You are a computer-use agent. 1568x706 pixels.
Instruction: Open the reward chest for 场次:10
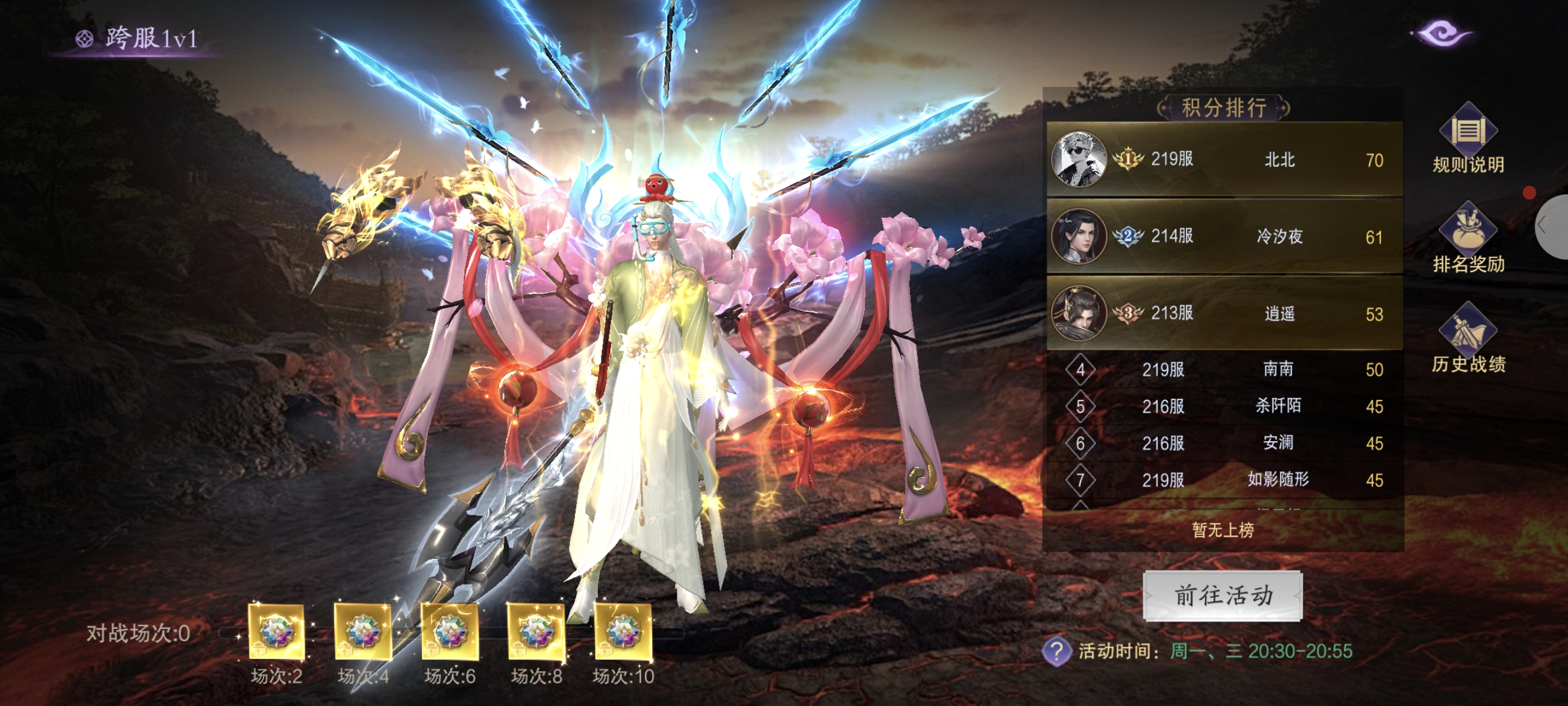point(623,632)
